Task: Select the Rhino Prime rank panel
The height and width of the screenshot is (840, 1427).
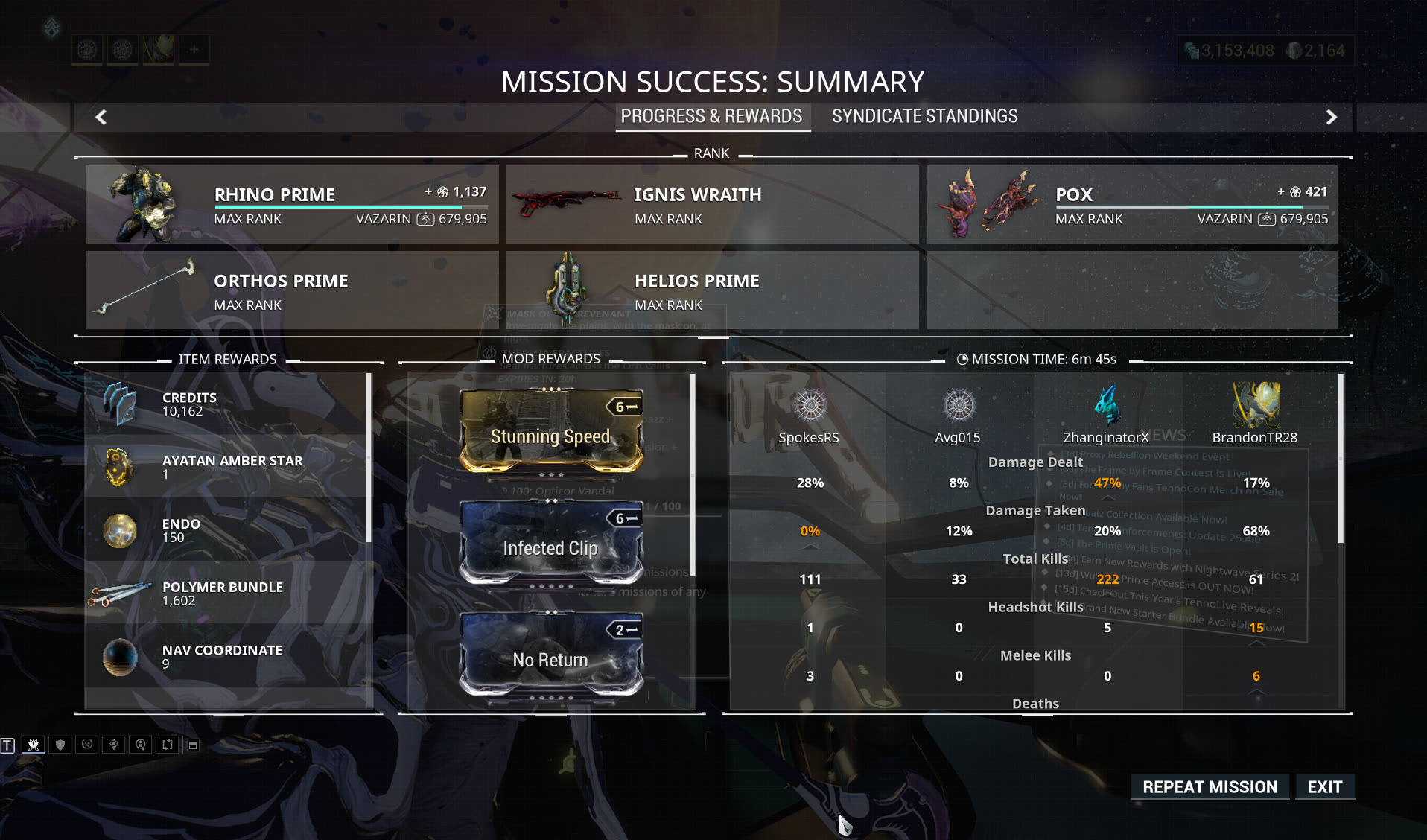Action: (292, 205)
